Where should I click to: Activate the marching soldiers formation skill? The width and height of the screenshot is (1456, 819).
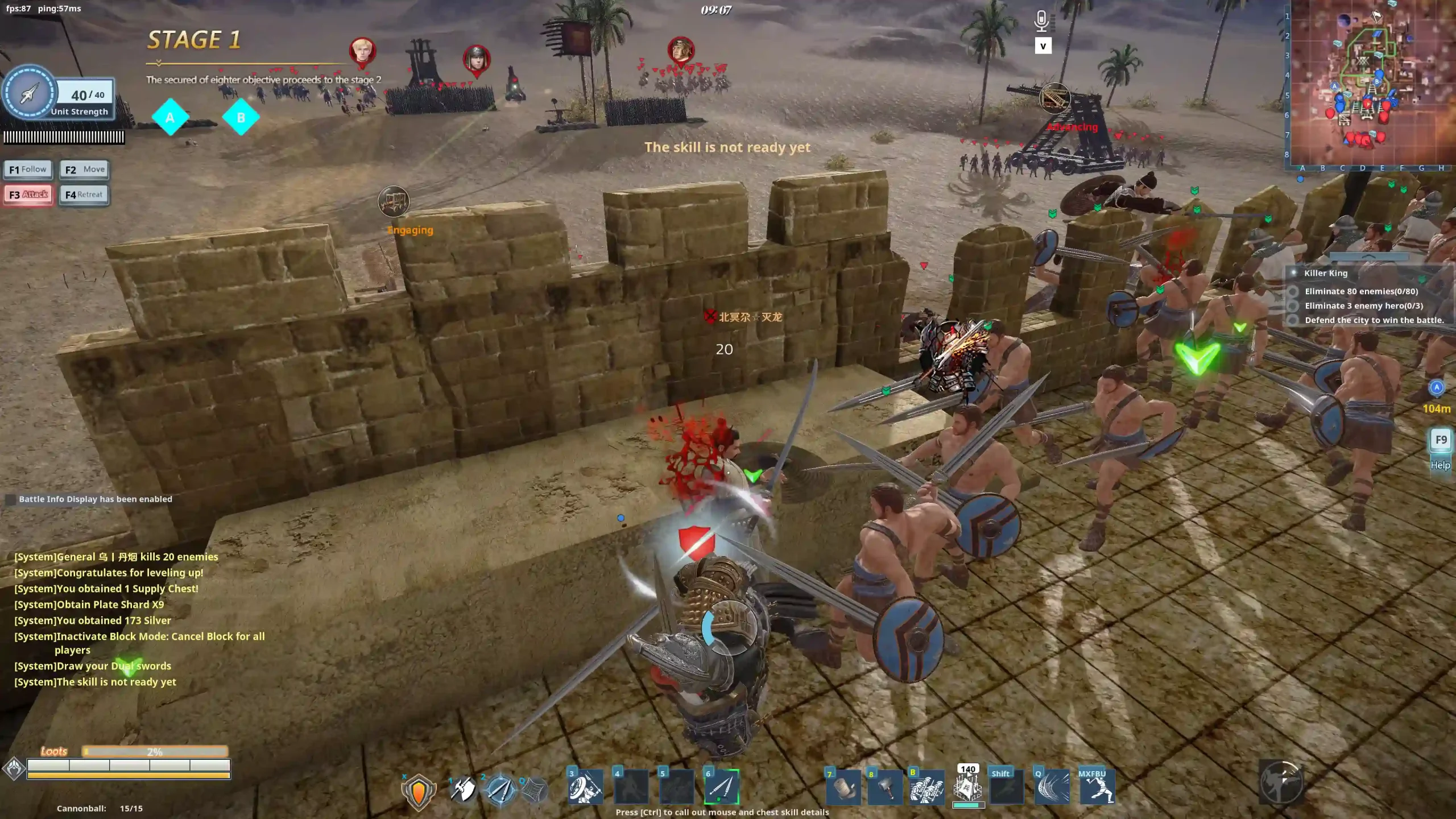(926, 788)
